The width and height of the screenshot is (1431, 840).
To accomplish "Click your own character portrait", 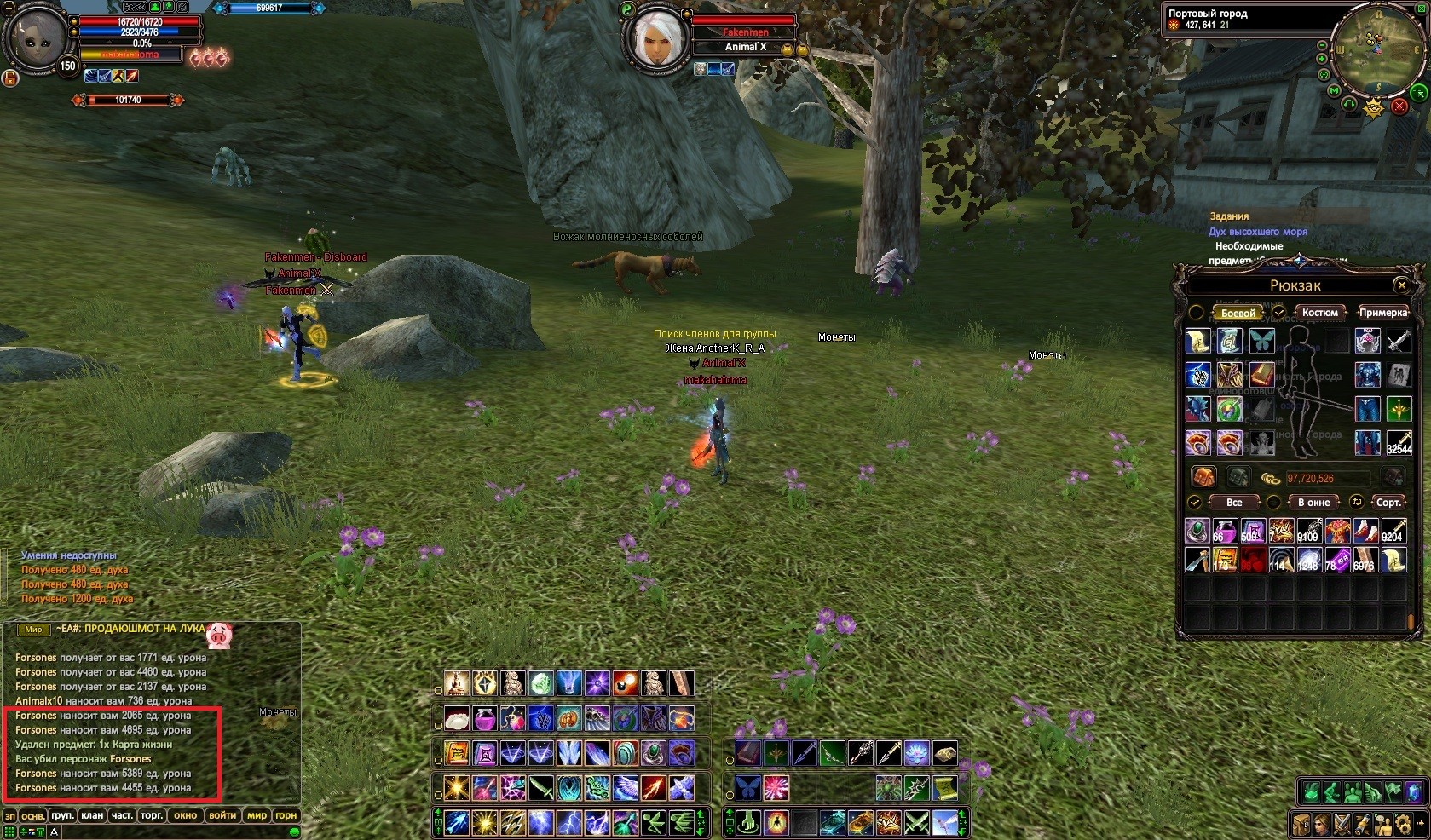I will tap(38, 38).
